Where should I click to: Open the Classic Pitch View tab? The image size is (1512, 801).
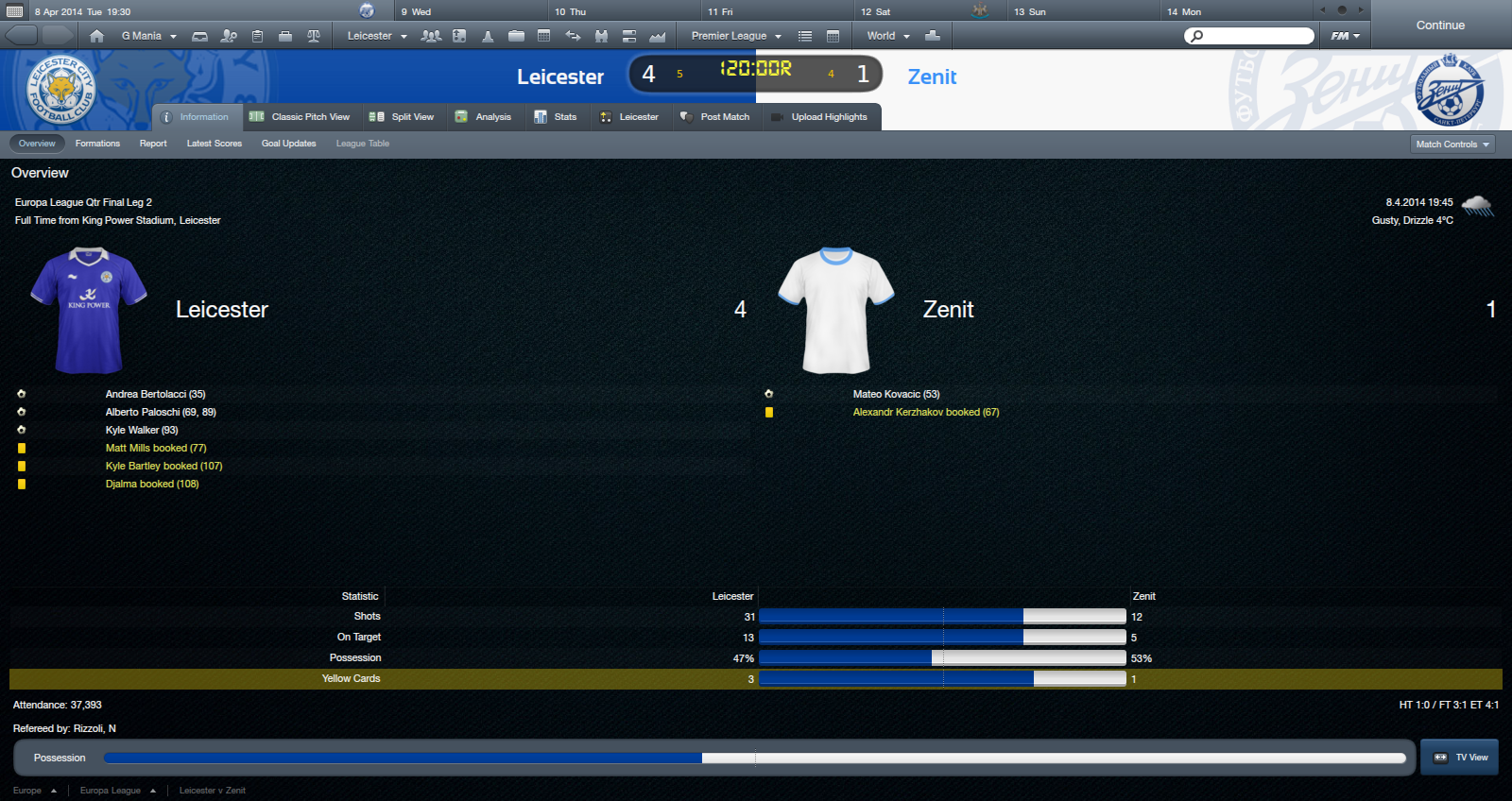tap(300, 117)
